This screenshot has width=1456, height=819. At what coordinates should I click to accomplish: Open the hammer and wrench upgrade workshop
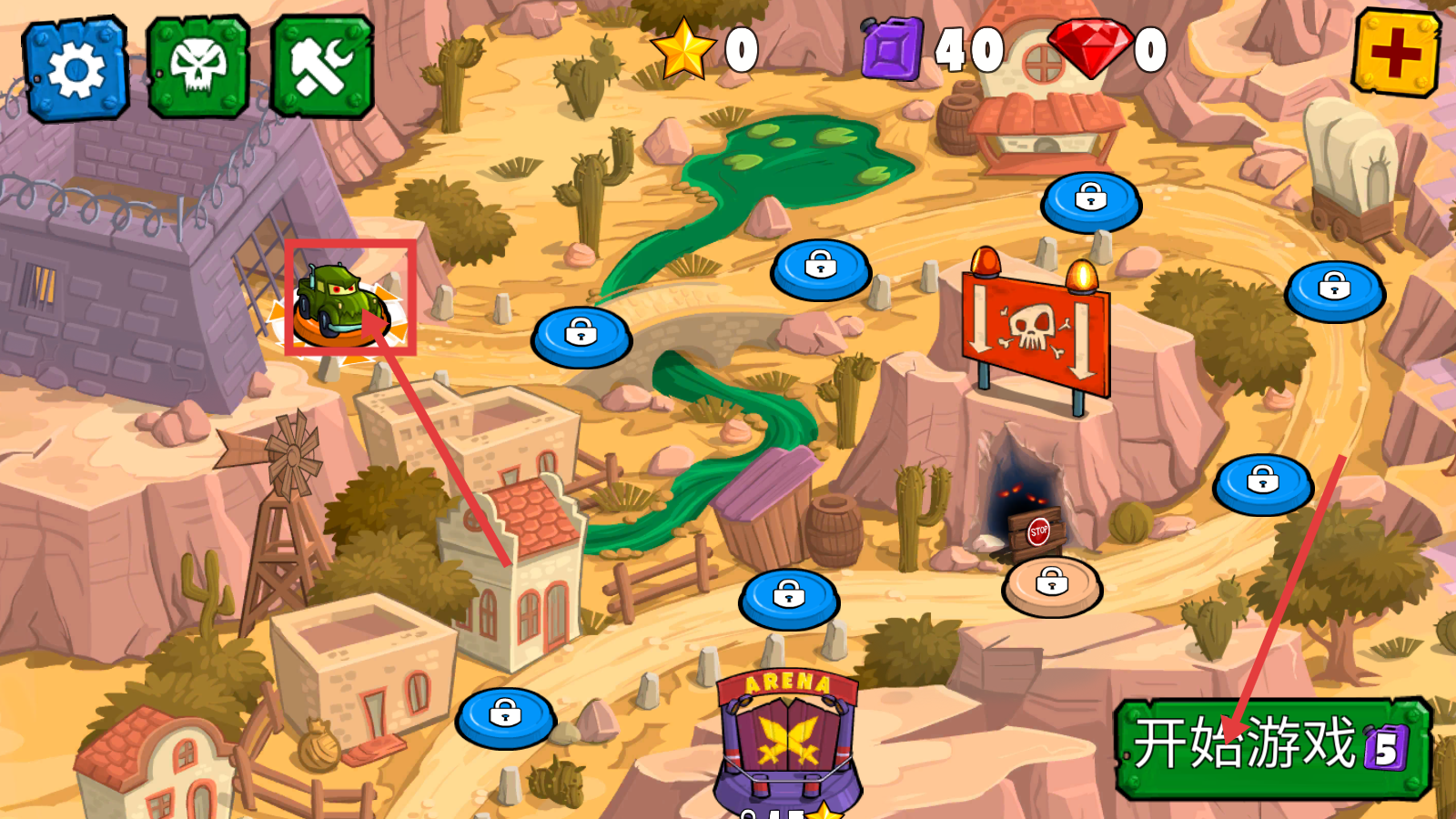(x=322, y=66)
